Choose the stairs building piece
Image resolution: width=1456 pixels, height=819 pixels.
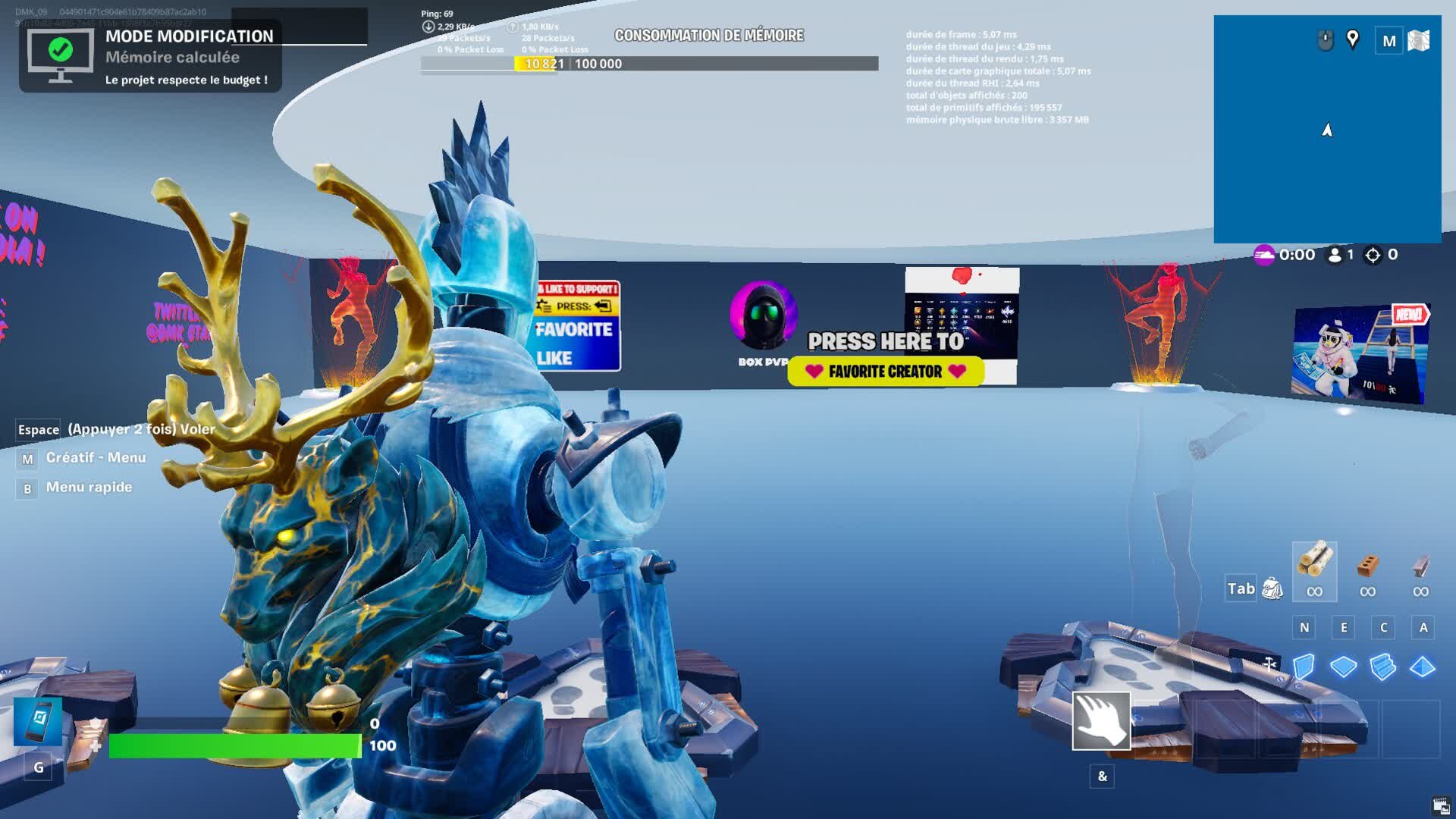[1382, 667]
